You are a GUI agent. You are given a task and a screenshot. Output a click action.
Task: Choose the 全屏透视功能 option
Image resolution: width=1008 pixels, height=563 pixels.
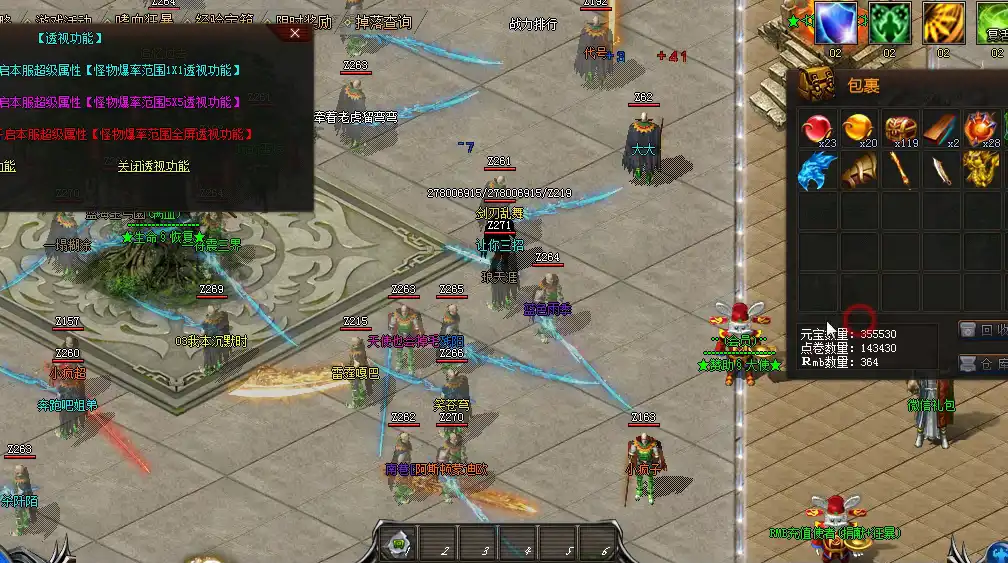[126, 134]
